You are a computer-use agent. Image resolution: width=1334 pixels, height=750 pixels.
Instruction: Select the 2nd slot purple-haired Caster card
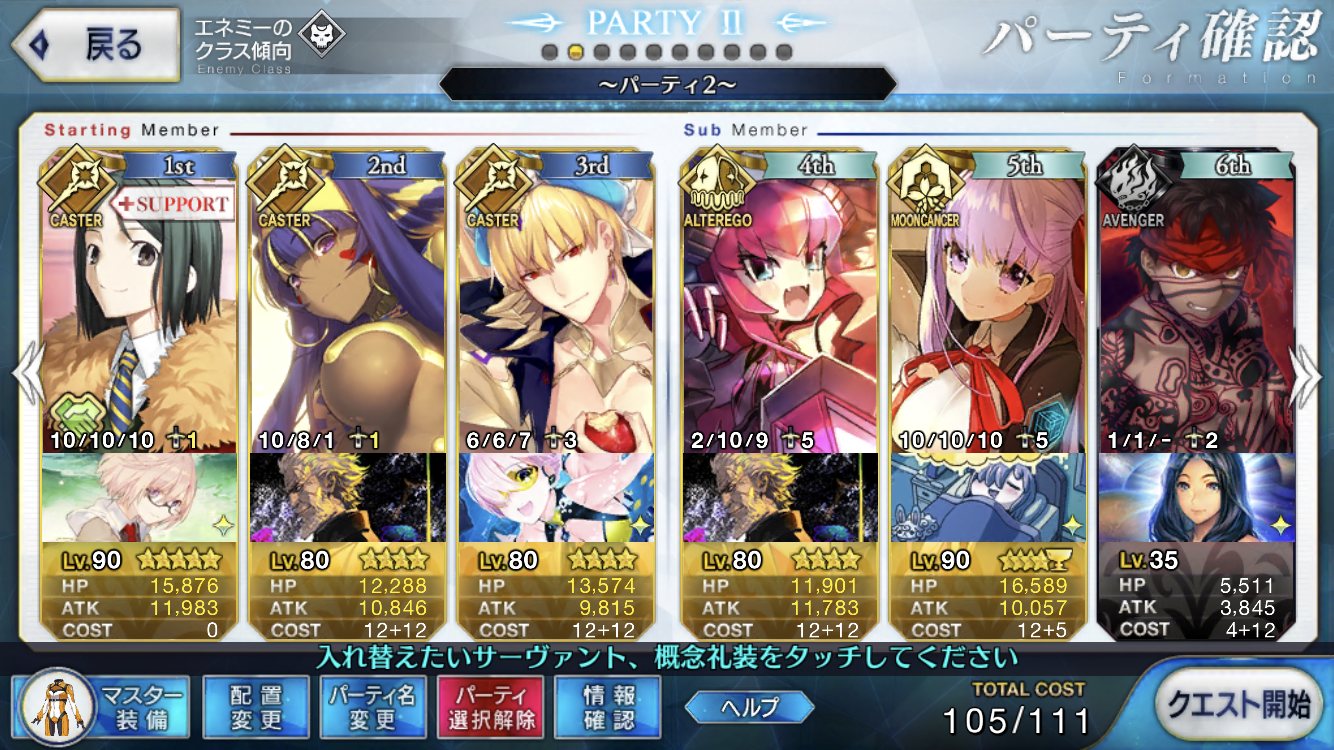[348, 310]
